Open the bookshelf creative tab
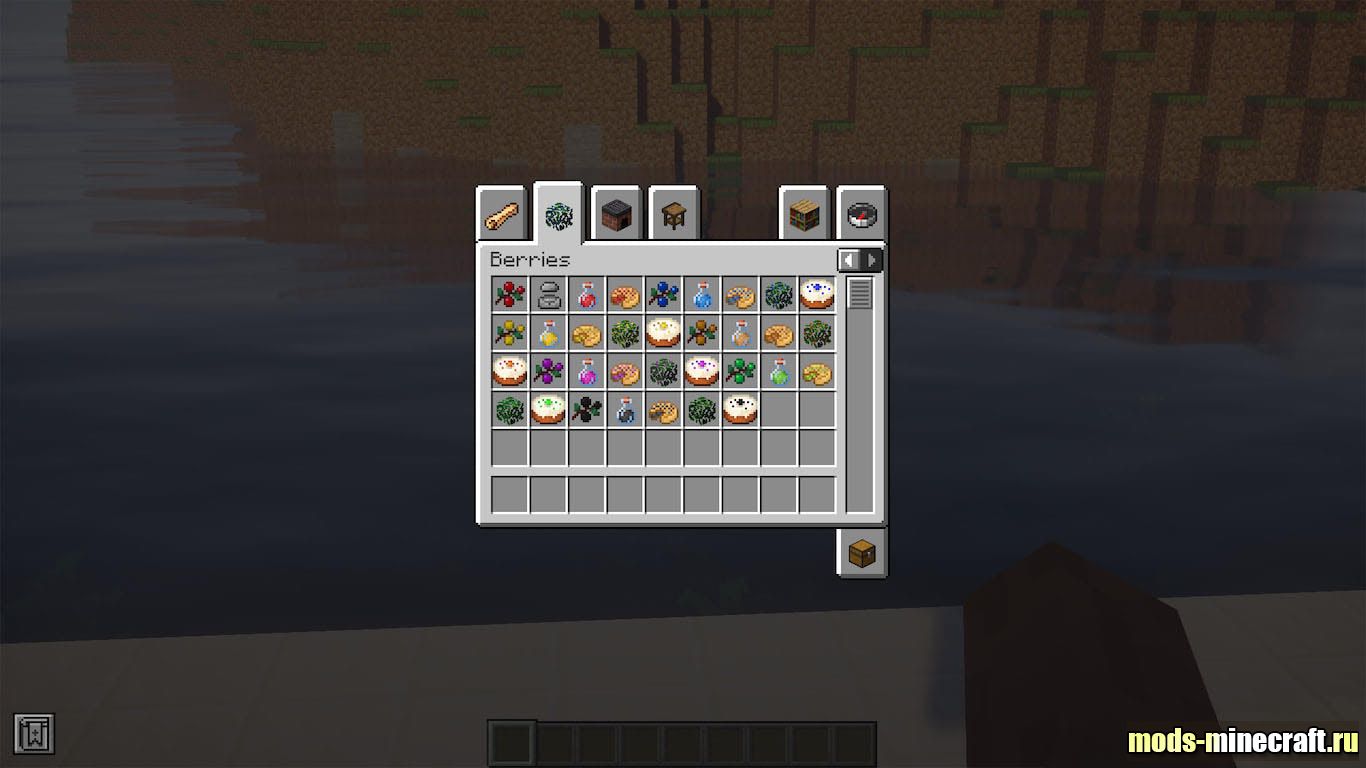This screenshot has width=1366, height=768. [805, 214]
